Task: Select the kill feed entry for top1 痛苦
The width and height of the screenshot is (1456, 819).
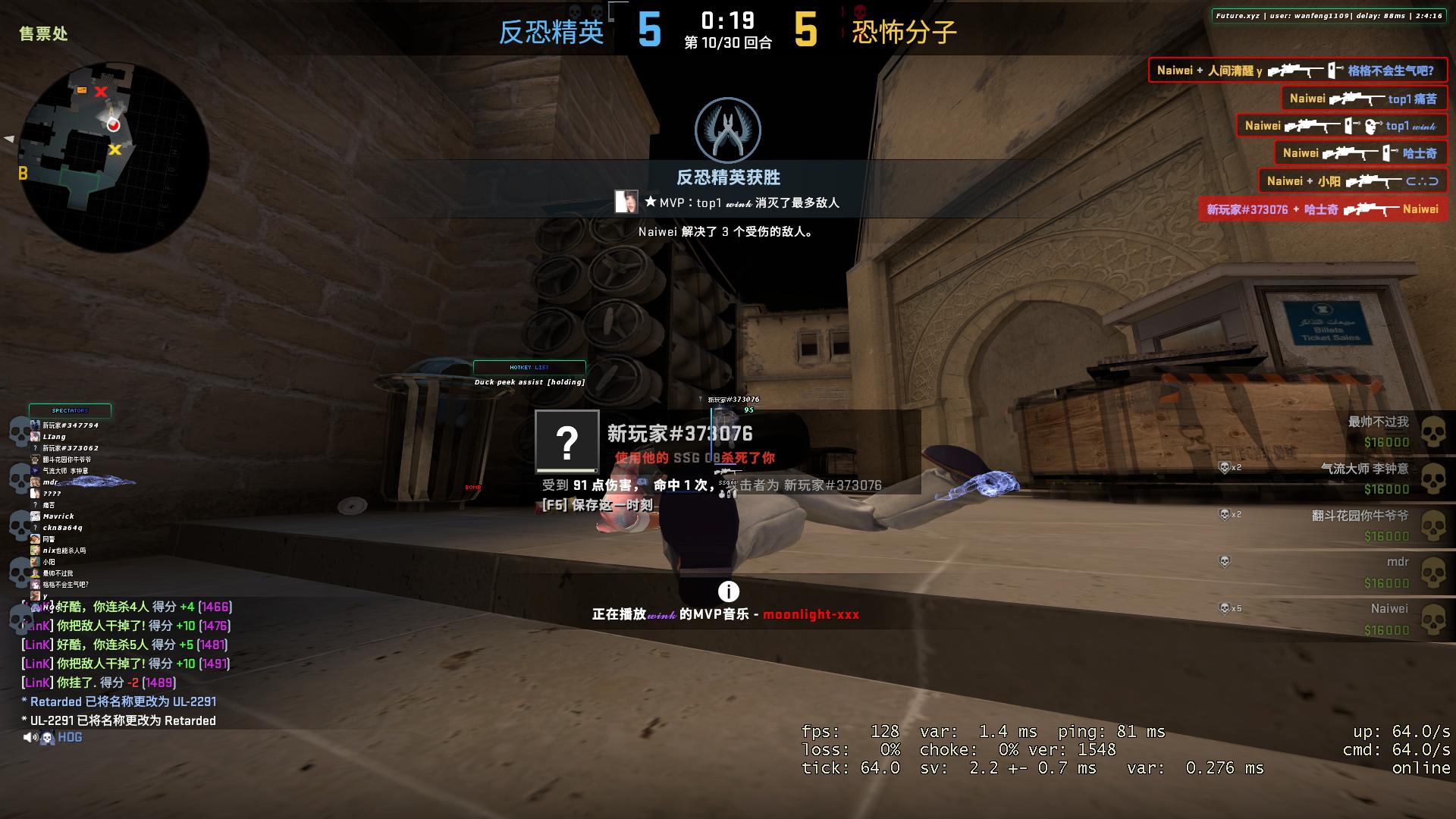Action: [1363, 99]
